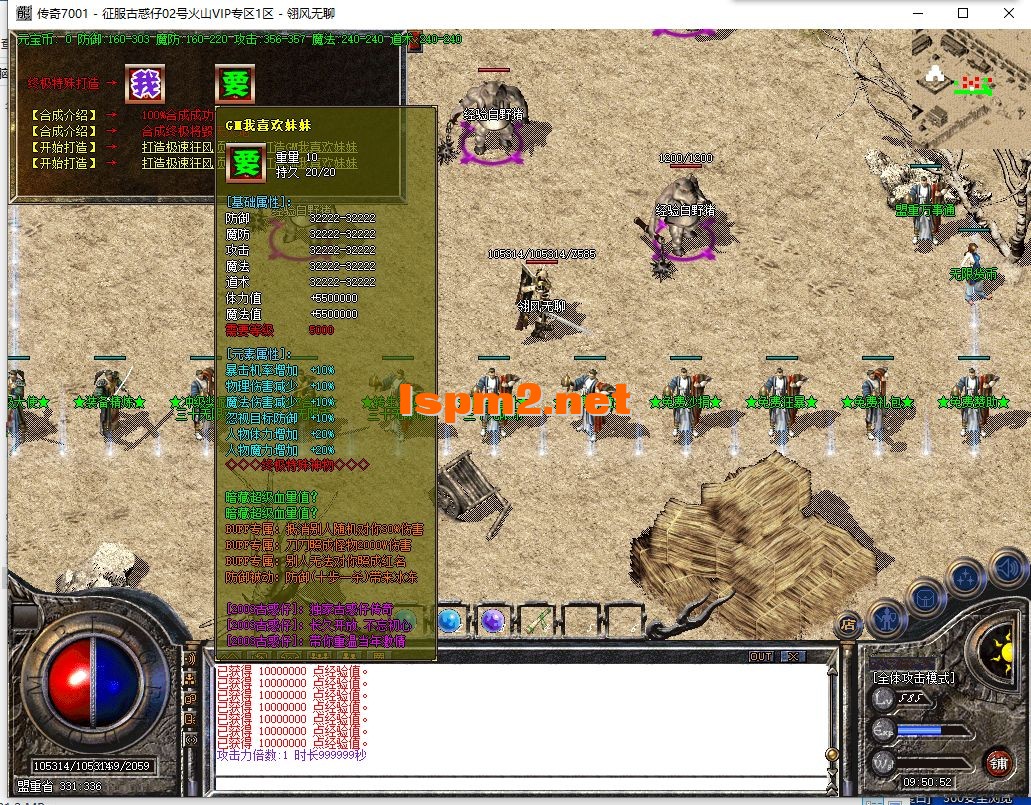Minimize the game window

click(x=917, y=13)
